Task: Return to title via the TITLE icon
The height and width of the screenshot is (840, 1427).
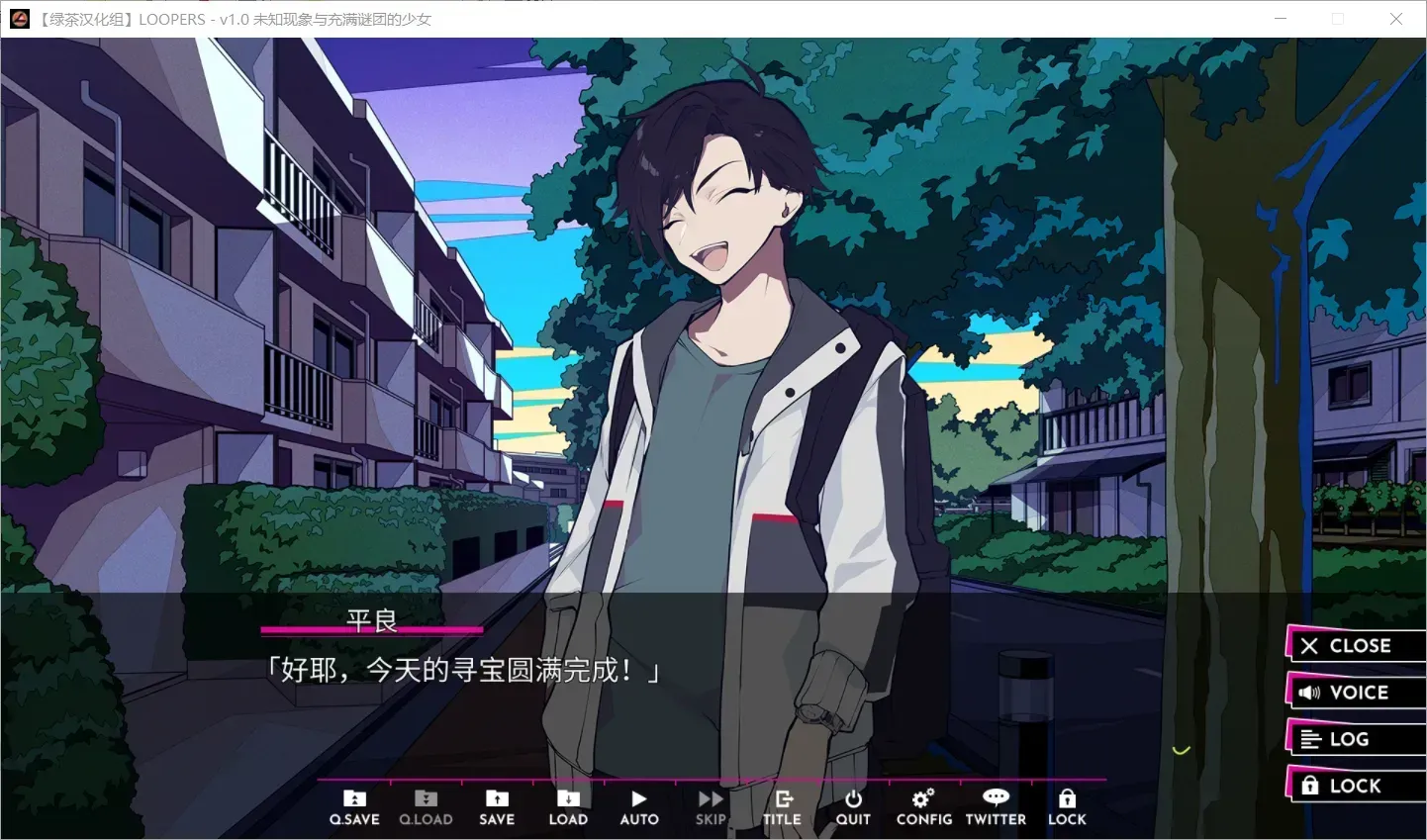Action: (782, 804)
